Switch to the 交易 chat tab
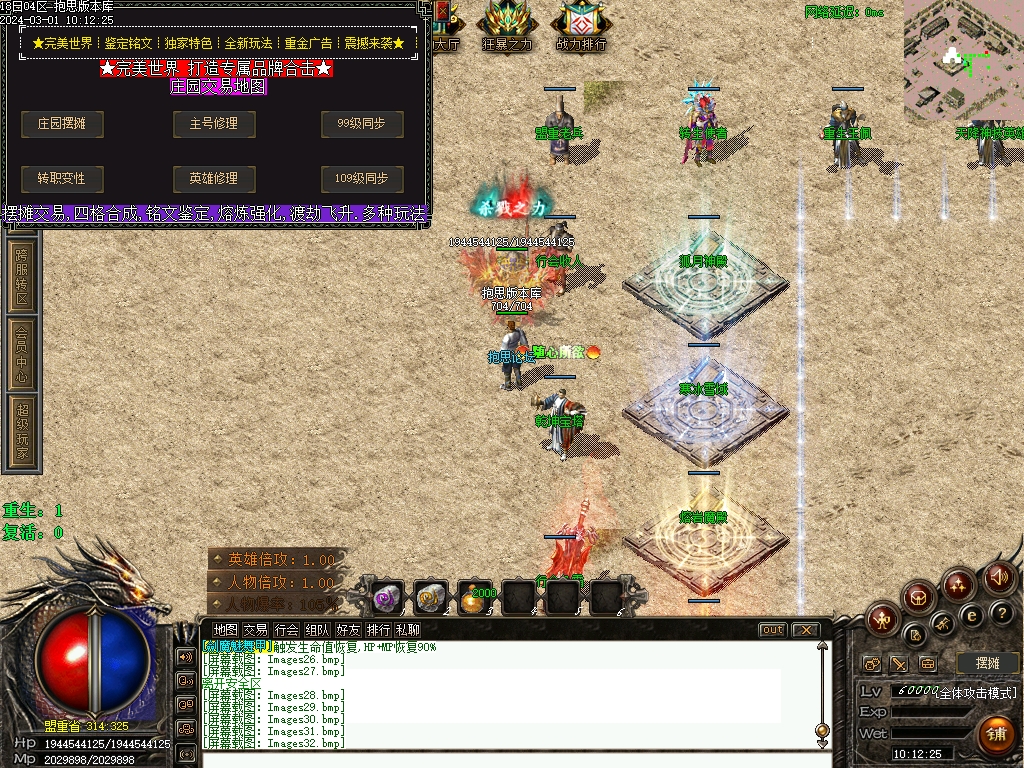The width and height of the screenshot is (1024, 768). 255,630
